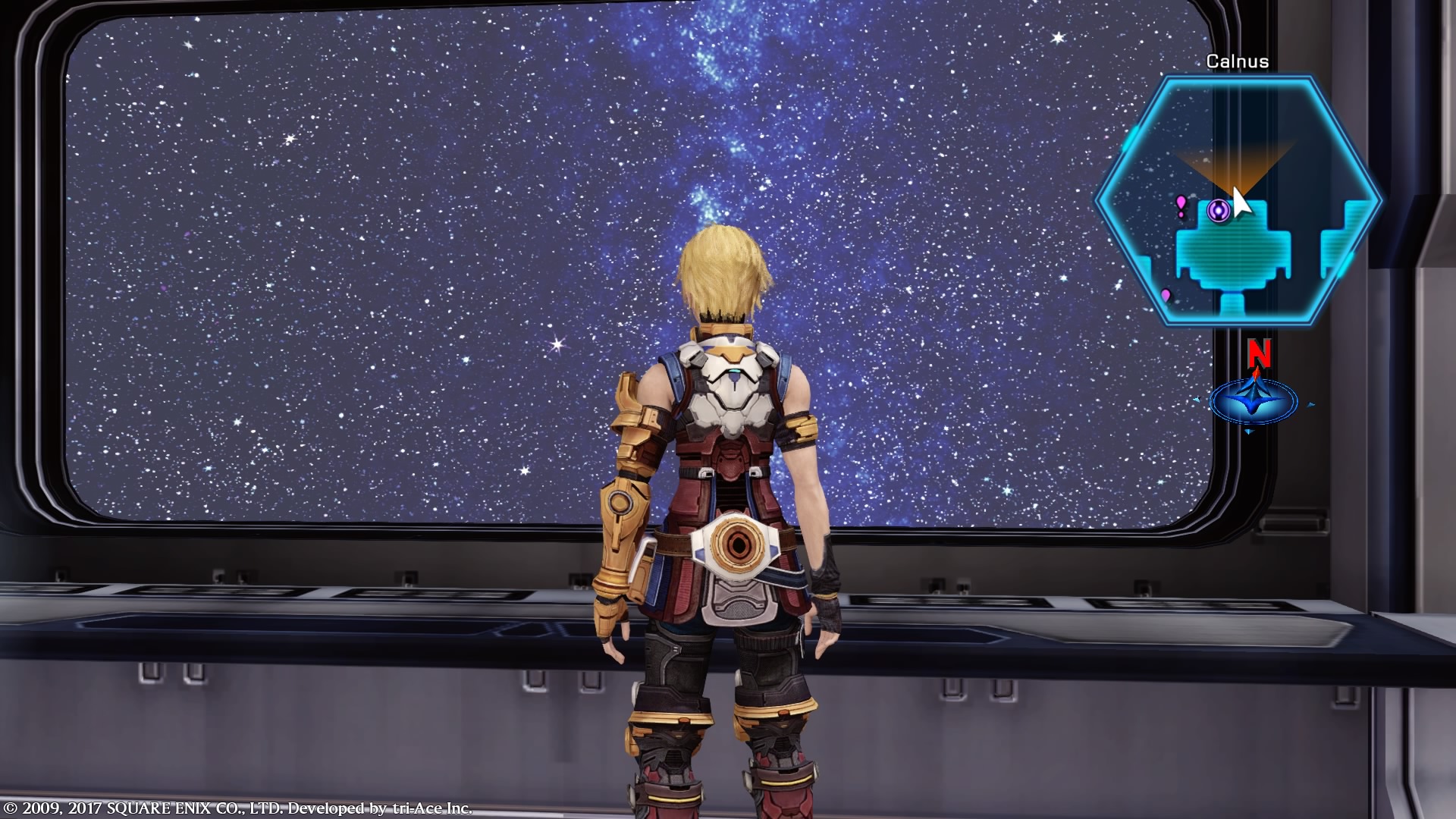Click the blue compass under the minimap
The height and width of the screenshot is (819, 1456).
coord(1253,401)
